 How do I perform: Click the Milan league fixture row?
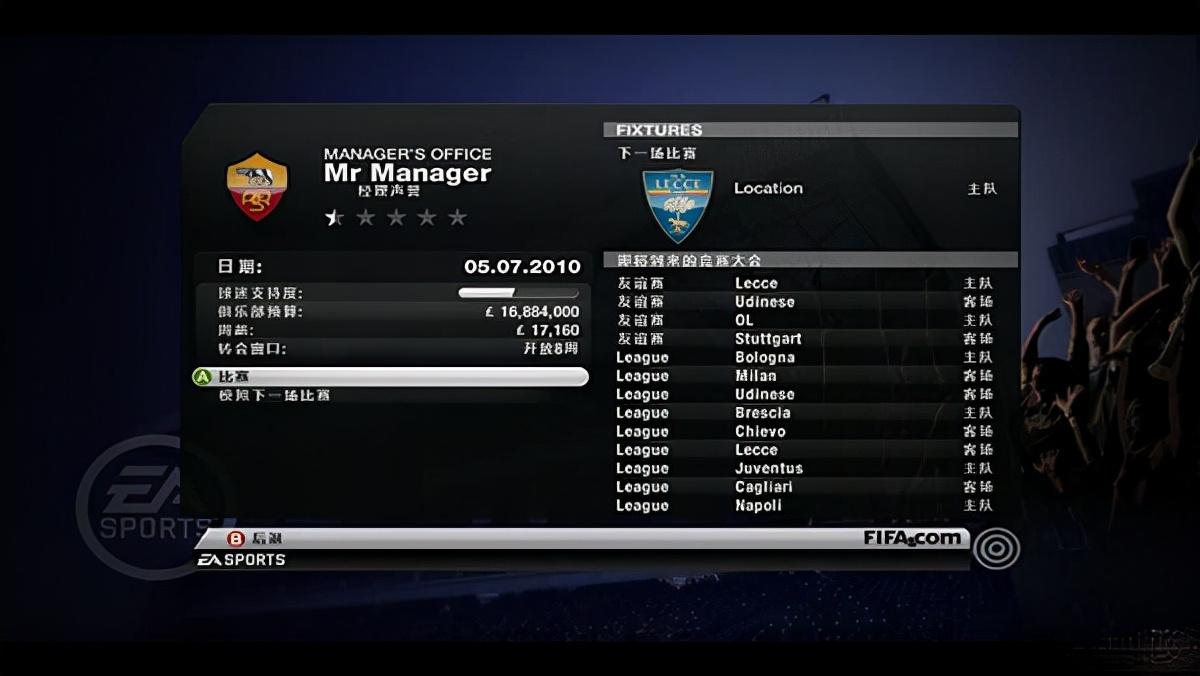click(756, 376)
